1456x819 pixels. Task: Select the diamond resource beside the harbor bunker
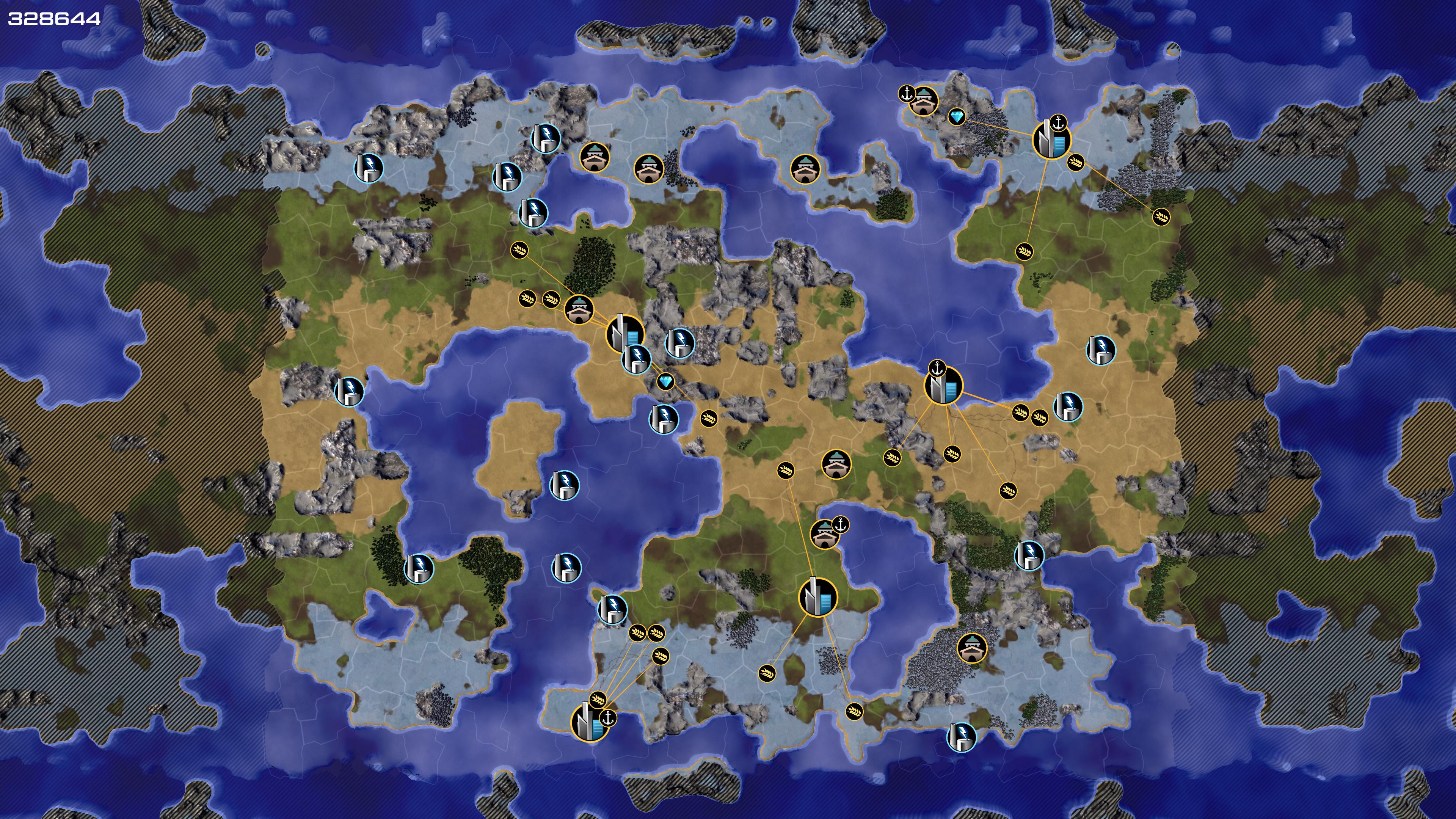956,117
